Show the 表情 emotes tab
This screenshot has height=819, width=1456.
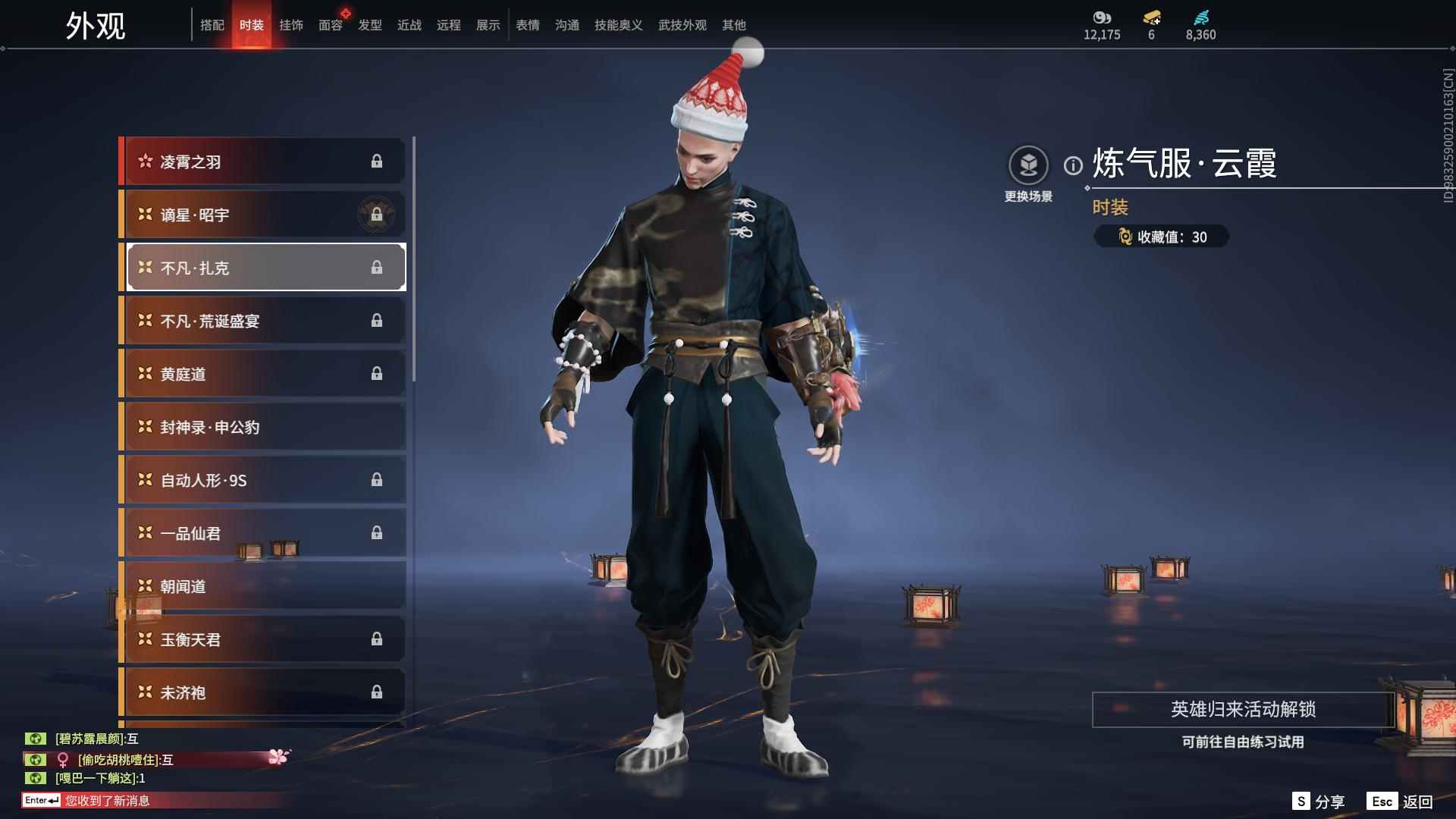click(x=528, y=25)
